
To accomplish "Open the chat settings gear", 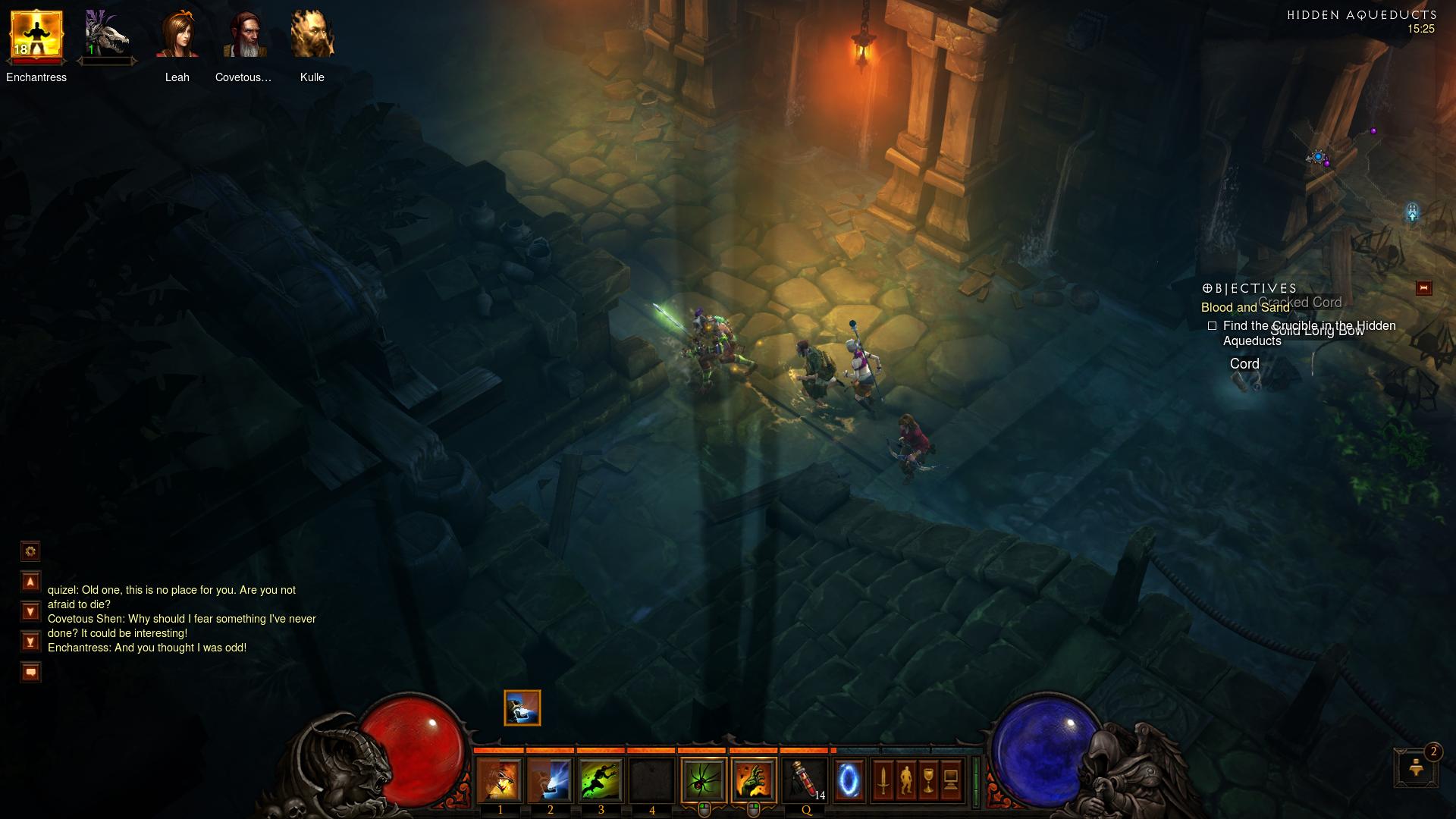I will point(30,551).
